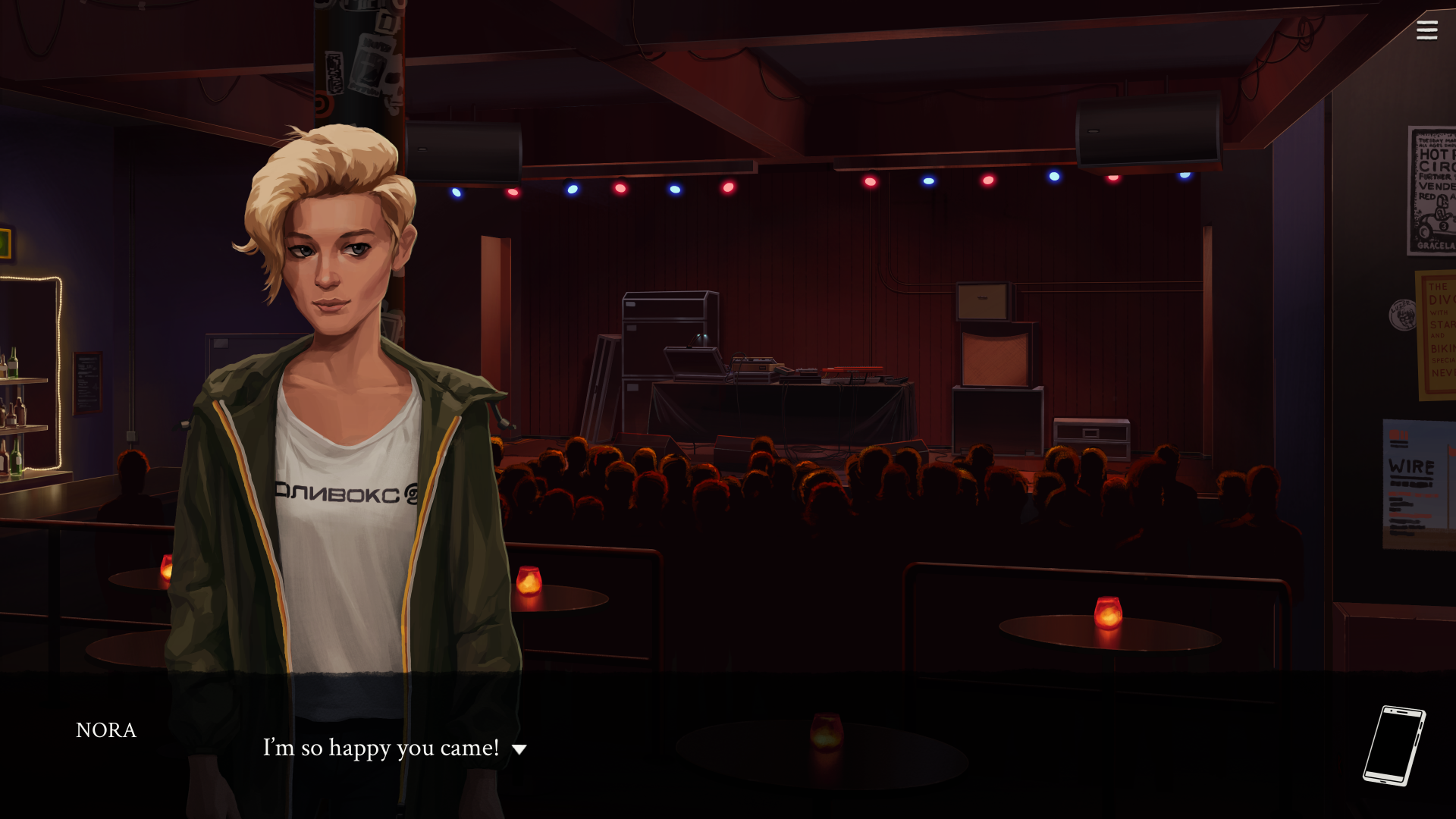Viewport: 1456px width, 819px height.
Task: Click the candle on the far right table
Action: tap(1106, 613)
